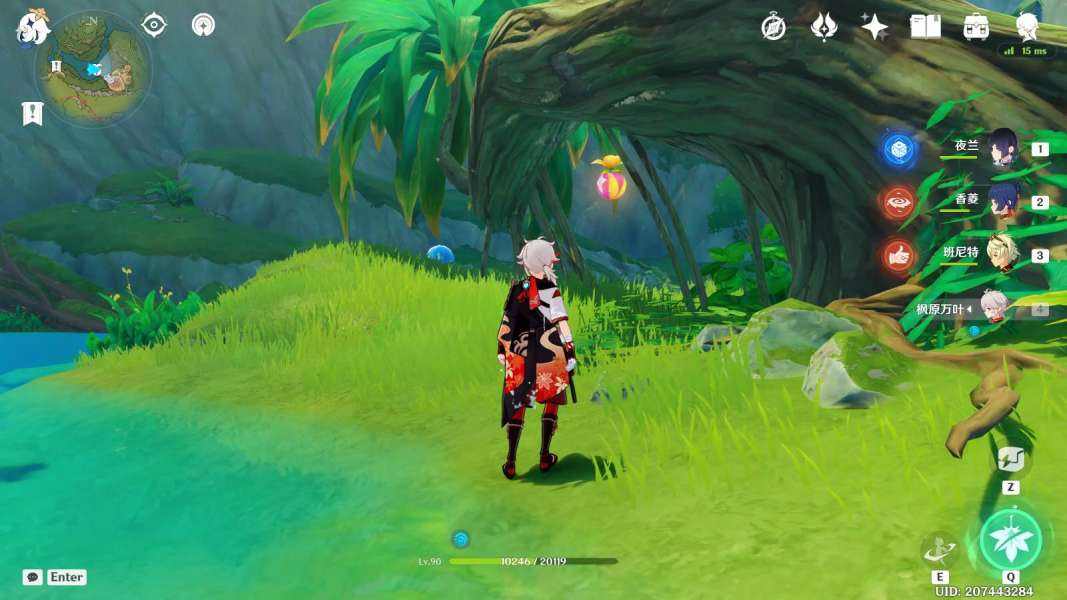Open the inventory backpack
The image size is (1067, 600).
tap(976, 27)
